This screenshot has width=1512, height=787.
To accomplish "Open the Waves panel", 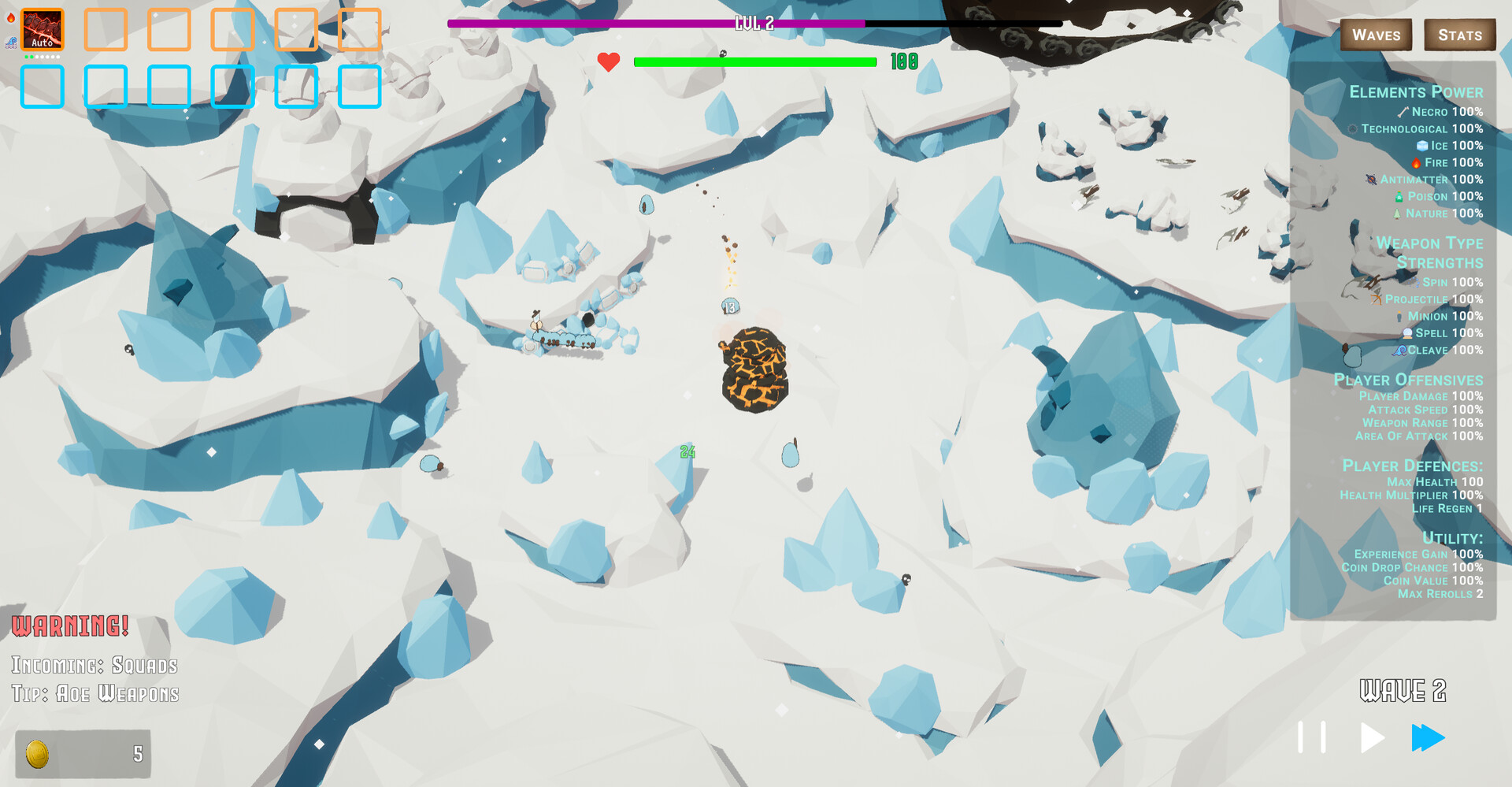I will [1376, 35].
